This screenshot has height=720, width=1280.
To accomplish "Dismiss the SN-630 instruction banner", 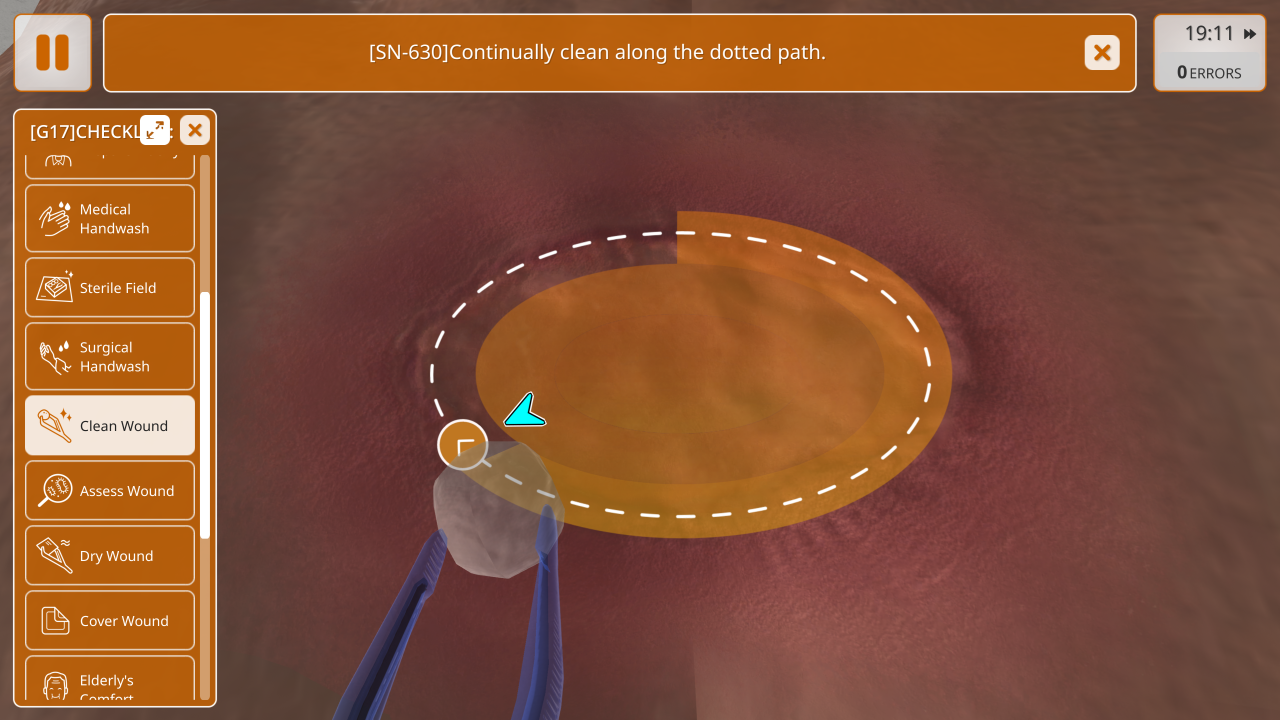I will 1102,53.
